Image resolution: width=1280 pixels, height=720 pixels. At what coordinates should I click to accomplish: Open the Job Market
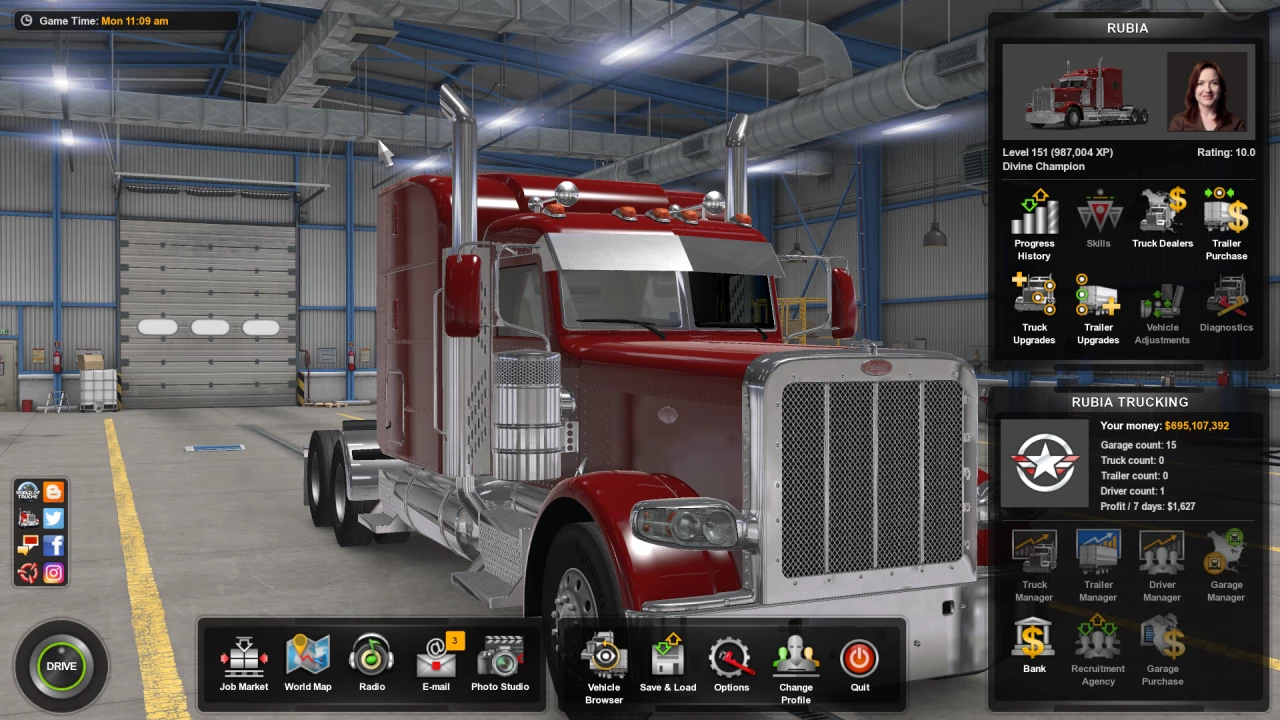[x=244, y=664]
